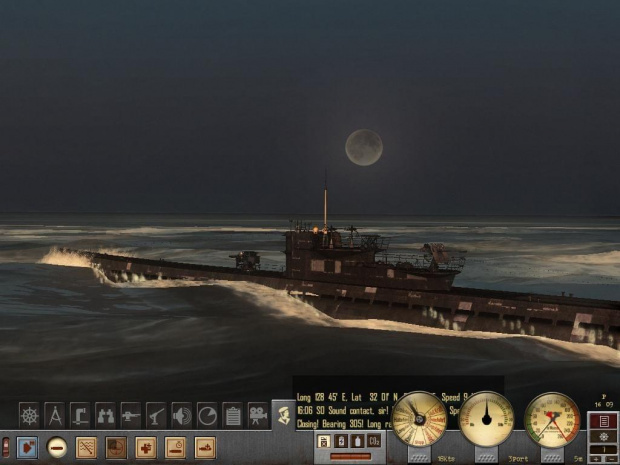Man the deck gun station
This screenshot has width=620, height=465.
[x=131, y=415]
